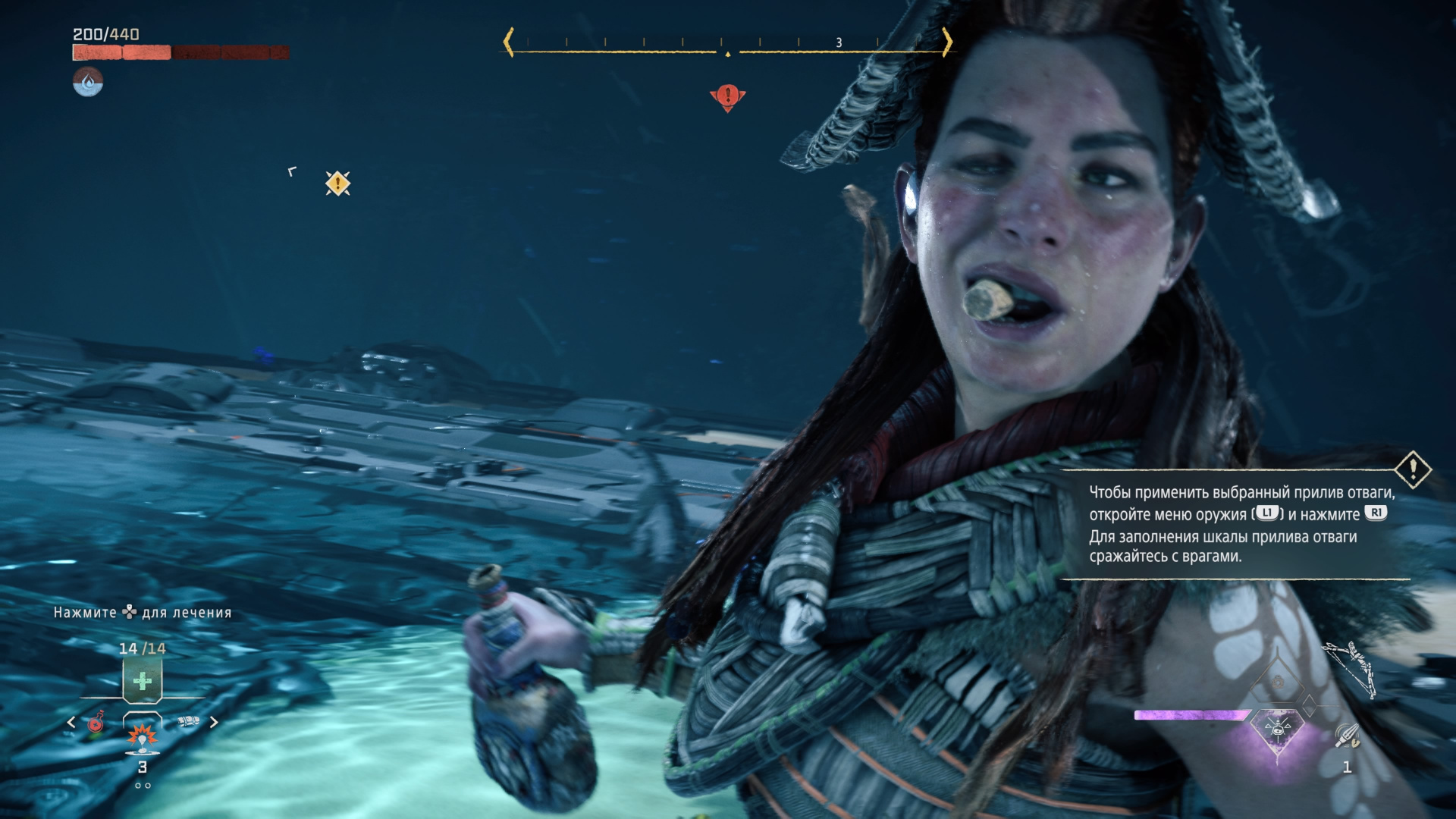This screenshot has width=1456, height=819.
Task: Select the green healing cross slot
Action: click(x=143, y=680)
